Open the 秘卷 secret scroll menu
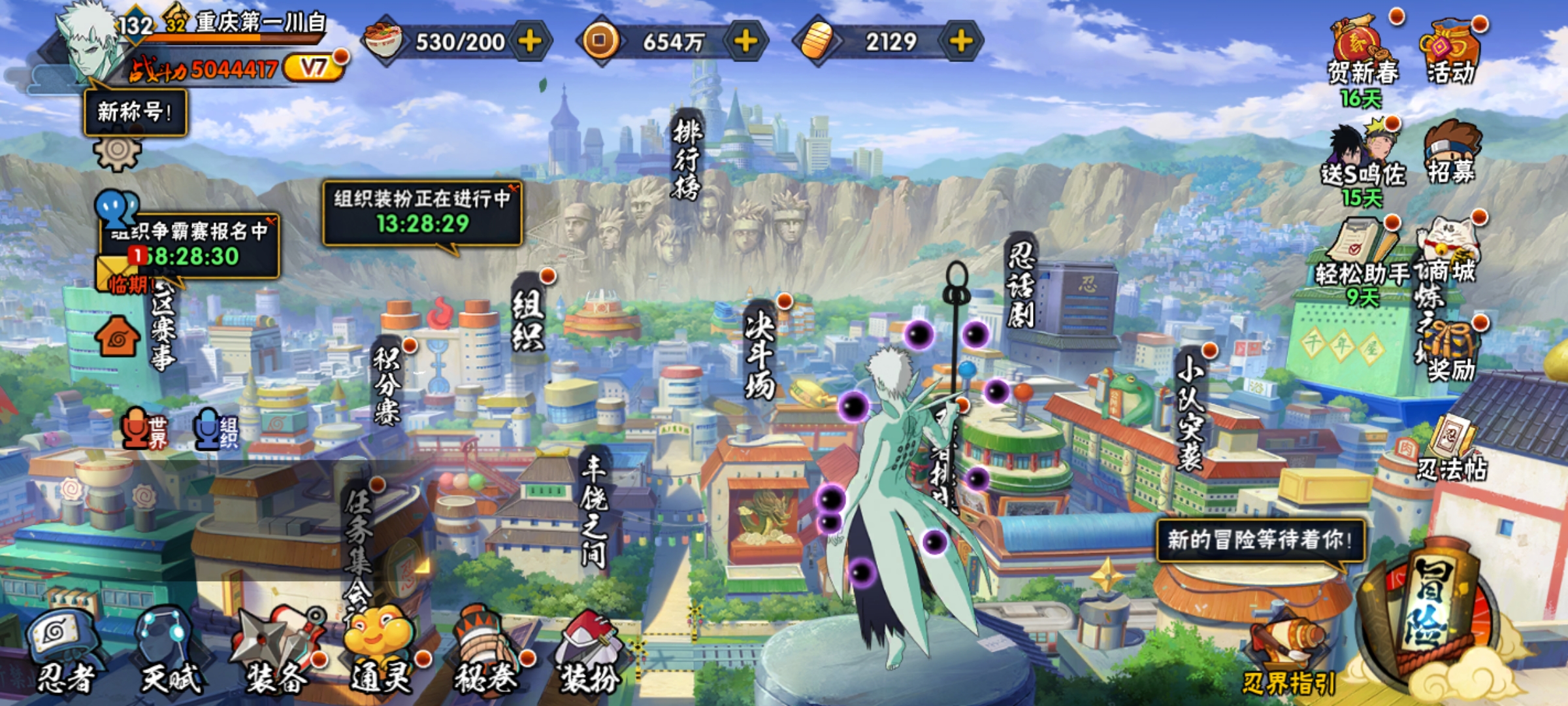 pyautogui.click(x=487, y=650)
